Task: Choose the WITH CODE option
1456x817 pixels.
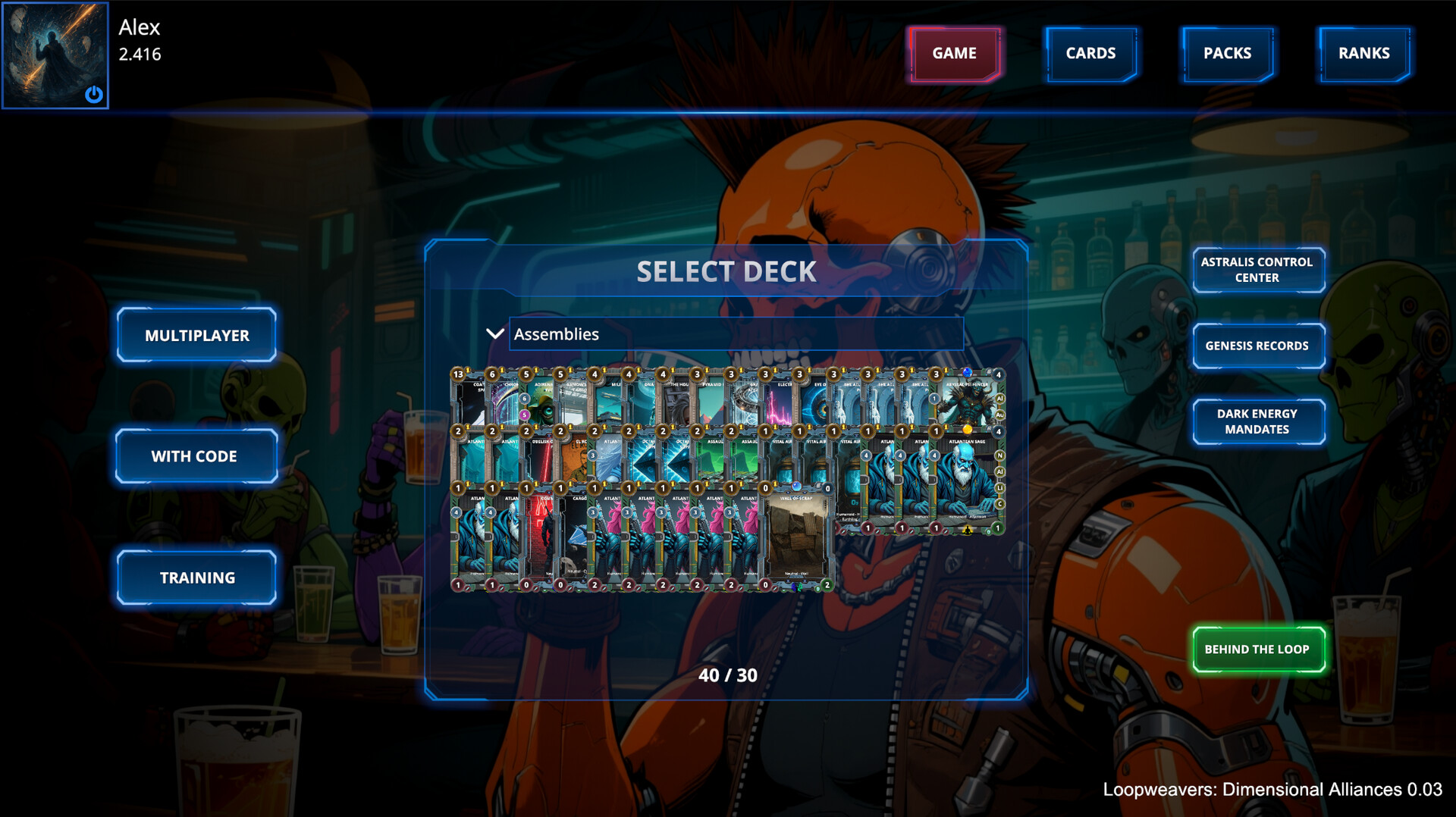Action: pos(194,456)
